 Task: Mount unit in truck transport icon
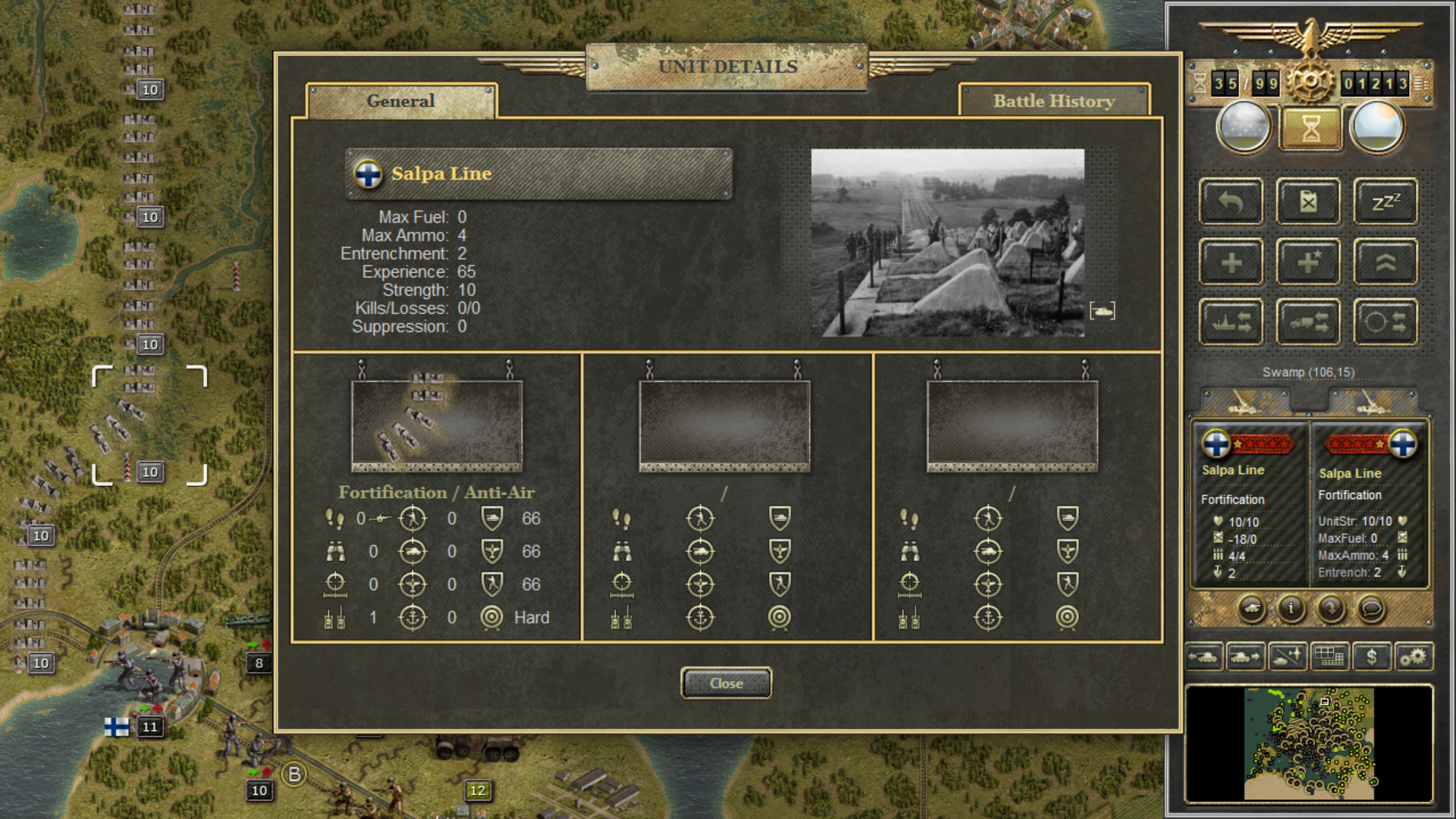pos(1308,320)
